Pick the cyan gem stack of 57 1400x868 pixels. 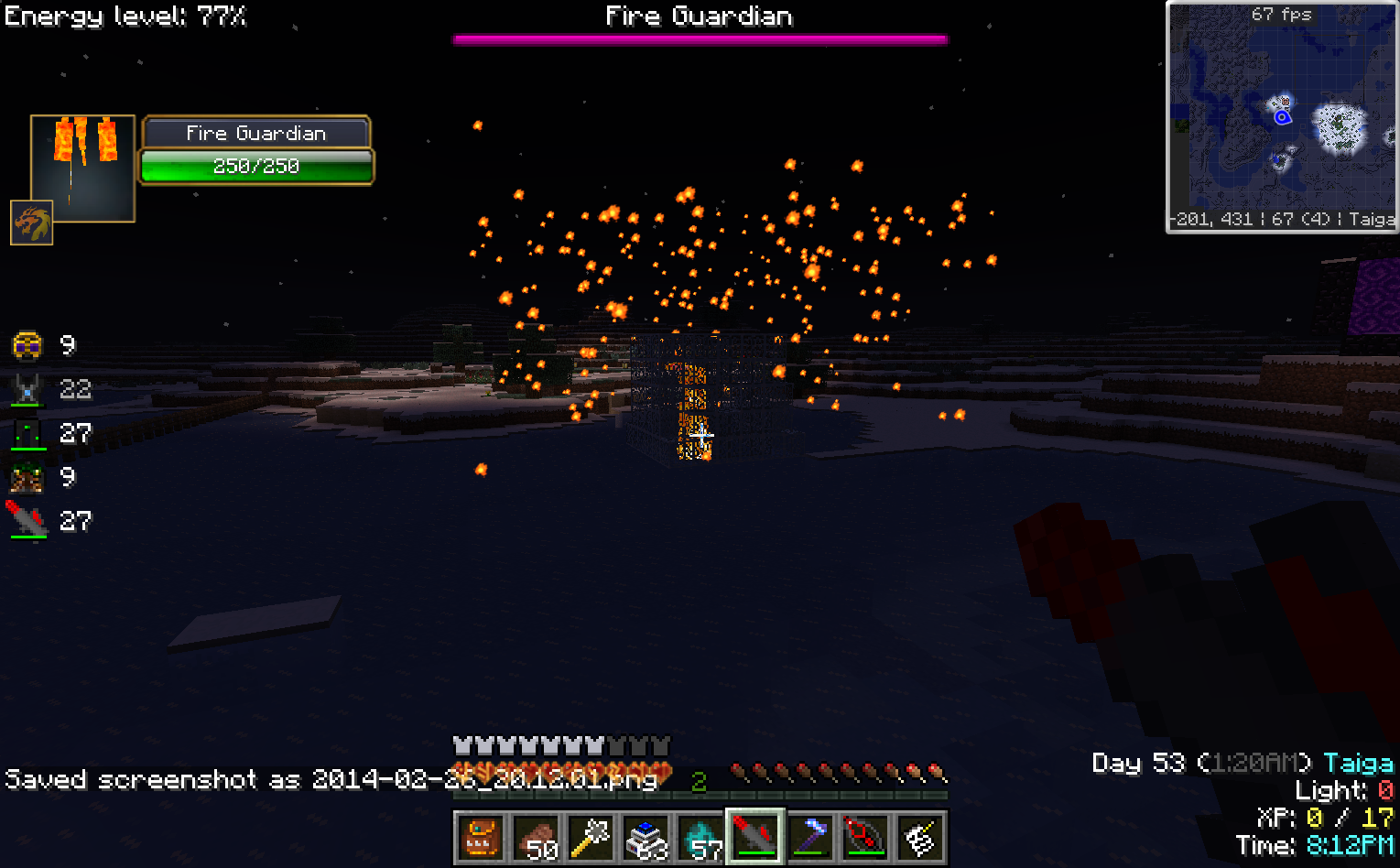700,837
